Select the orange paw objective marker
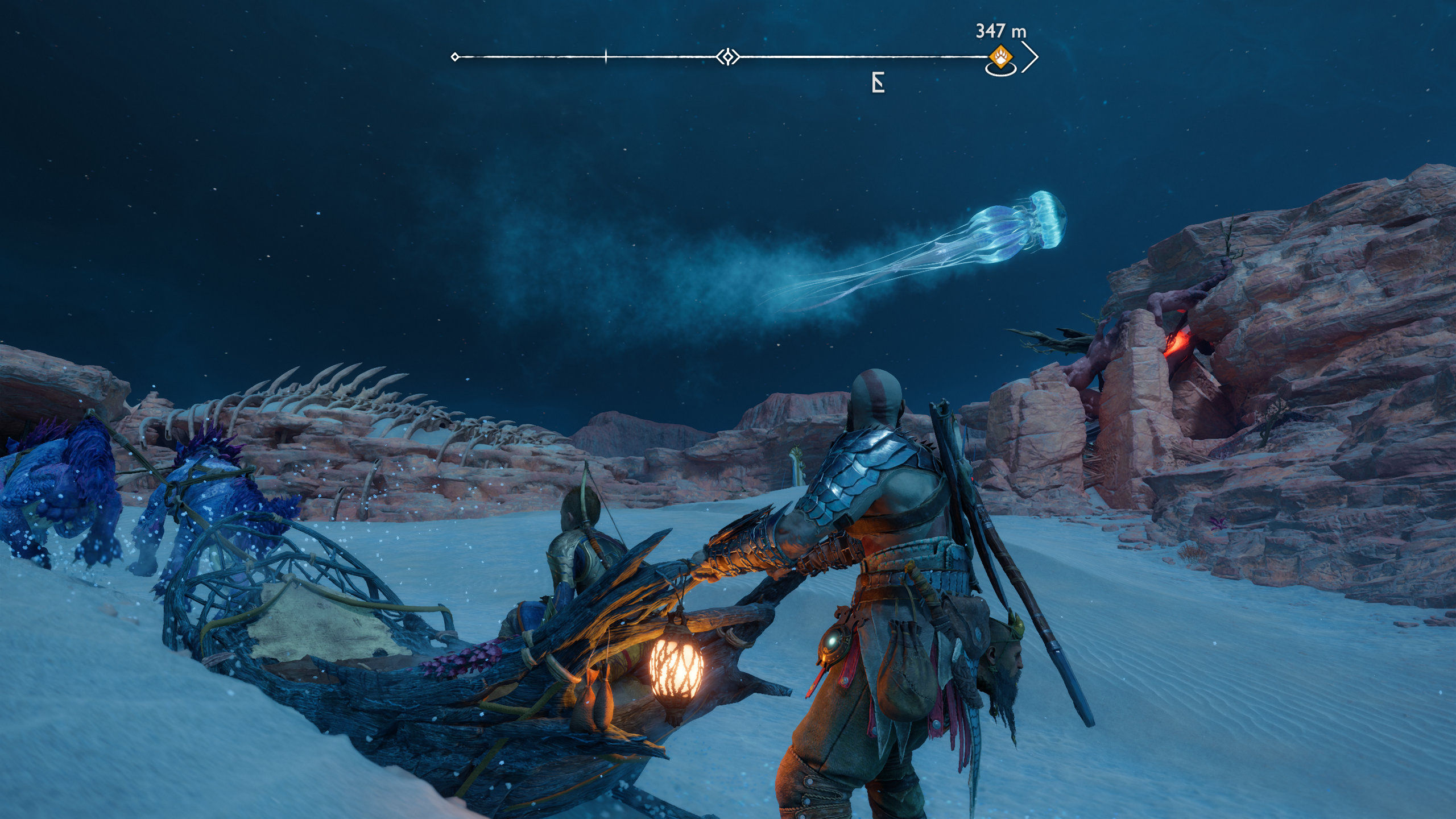The image size is (1456, 819). tap(1000, 57)
